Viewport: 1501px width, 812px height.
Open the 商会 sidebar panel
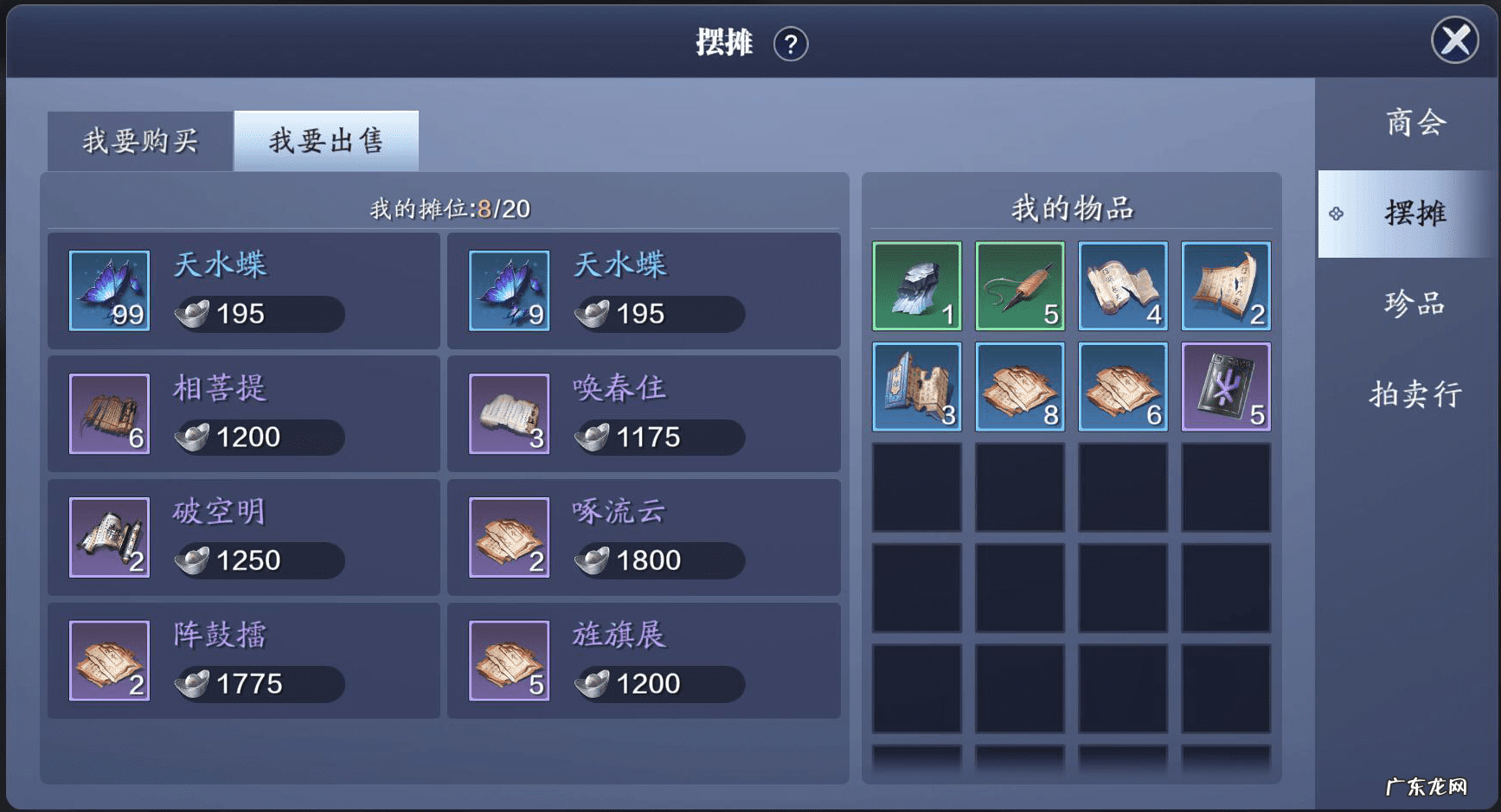[1414, 124]
